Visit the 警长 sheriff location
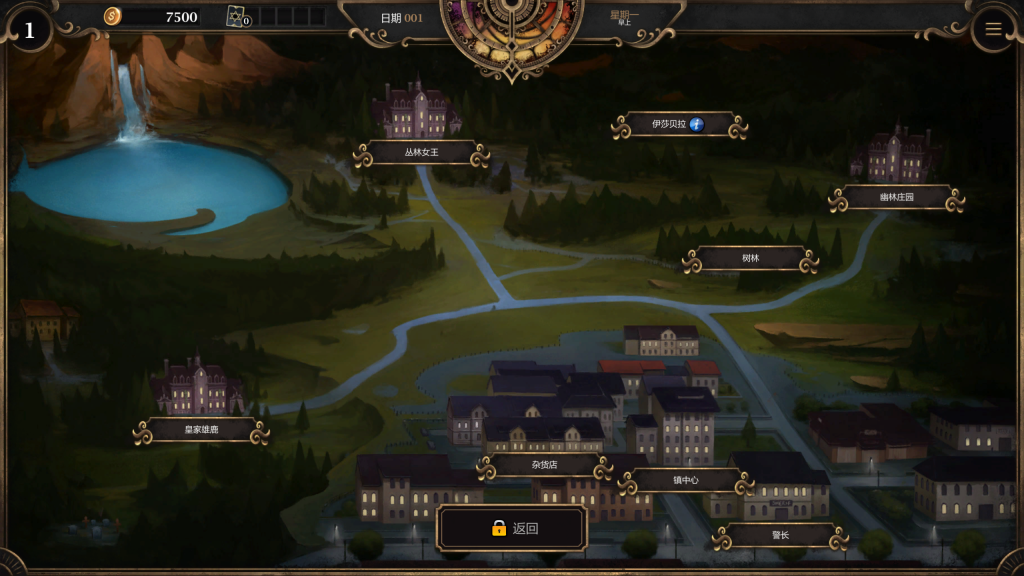This screenshot has height=576, width=1024. pos(780,536)
